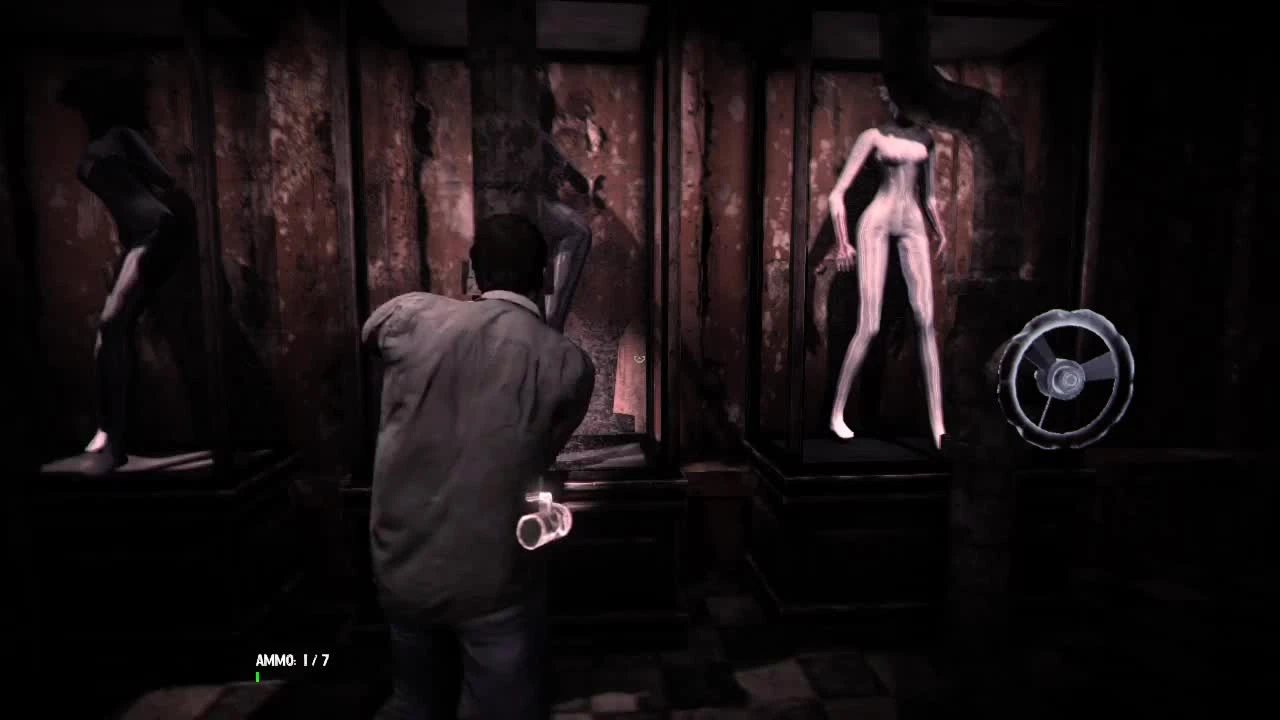Click the mannequin's pointed white shoes
Screen dimensions: 1280x720
tap(845, 430)
